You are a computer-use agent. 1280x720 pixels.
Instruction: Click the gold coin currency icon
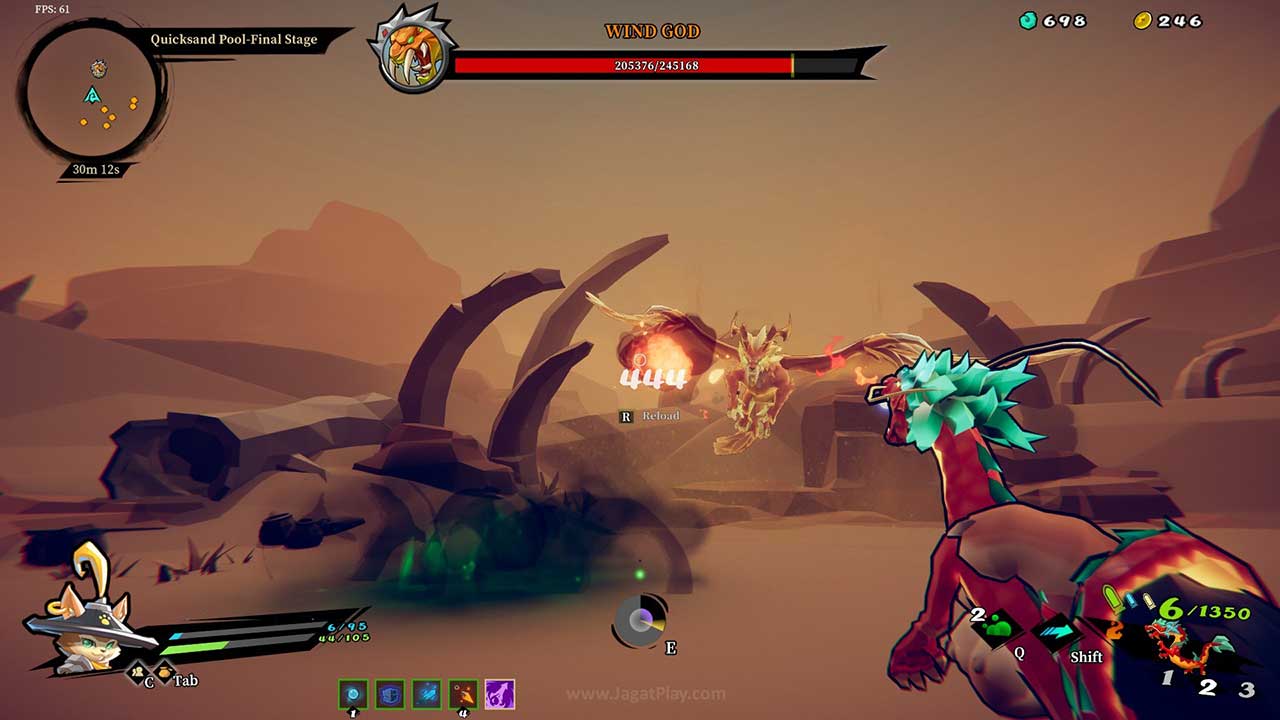[x=1143, y=21]
